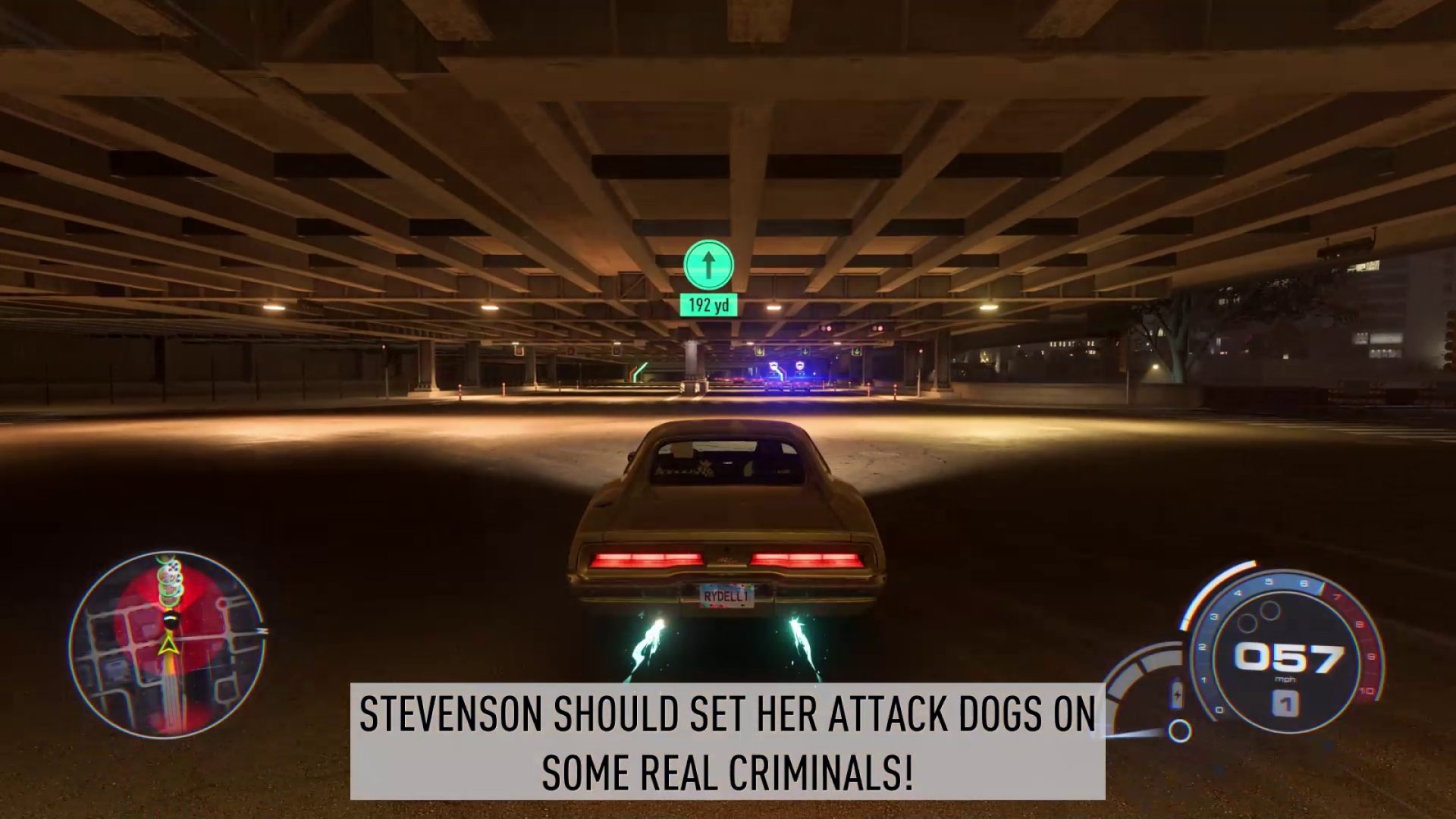Select the checkered flag icon on the minimap
Image resolution: width=1456 pixels, height=819 pixels.
tap(171, 566)
